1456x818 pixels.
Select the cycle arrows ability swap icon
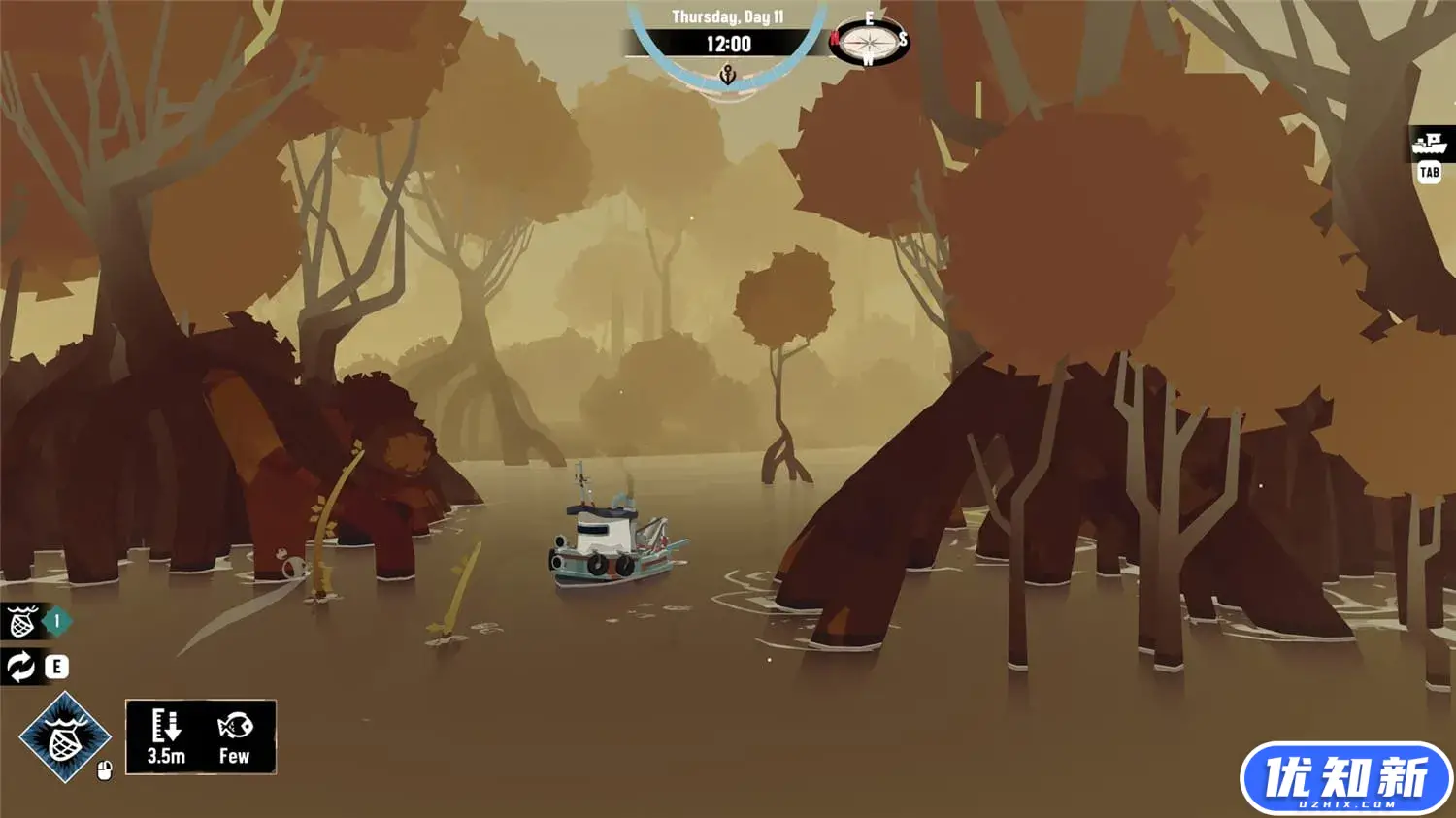pyautogui.click(x=20, y=667)
